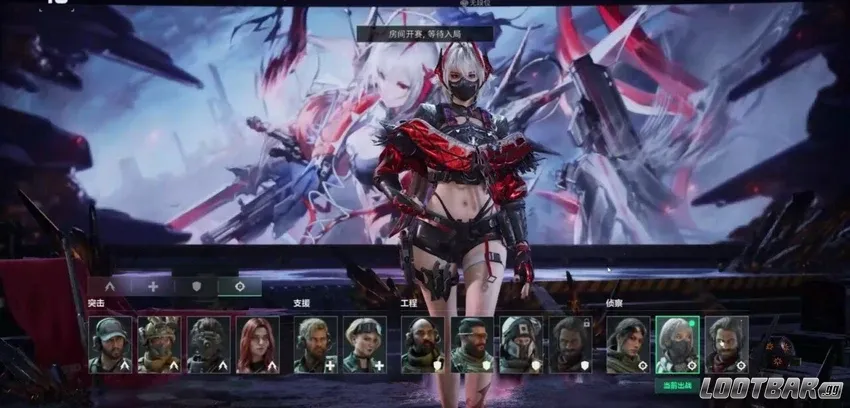Click the locked long-haired engineer operator
The height and width of the screenshot is (408, 850).
click(x=570, y=345)
